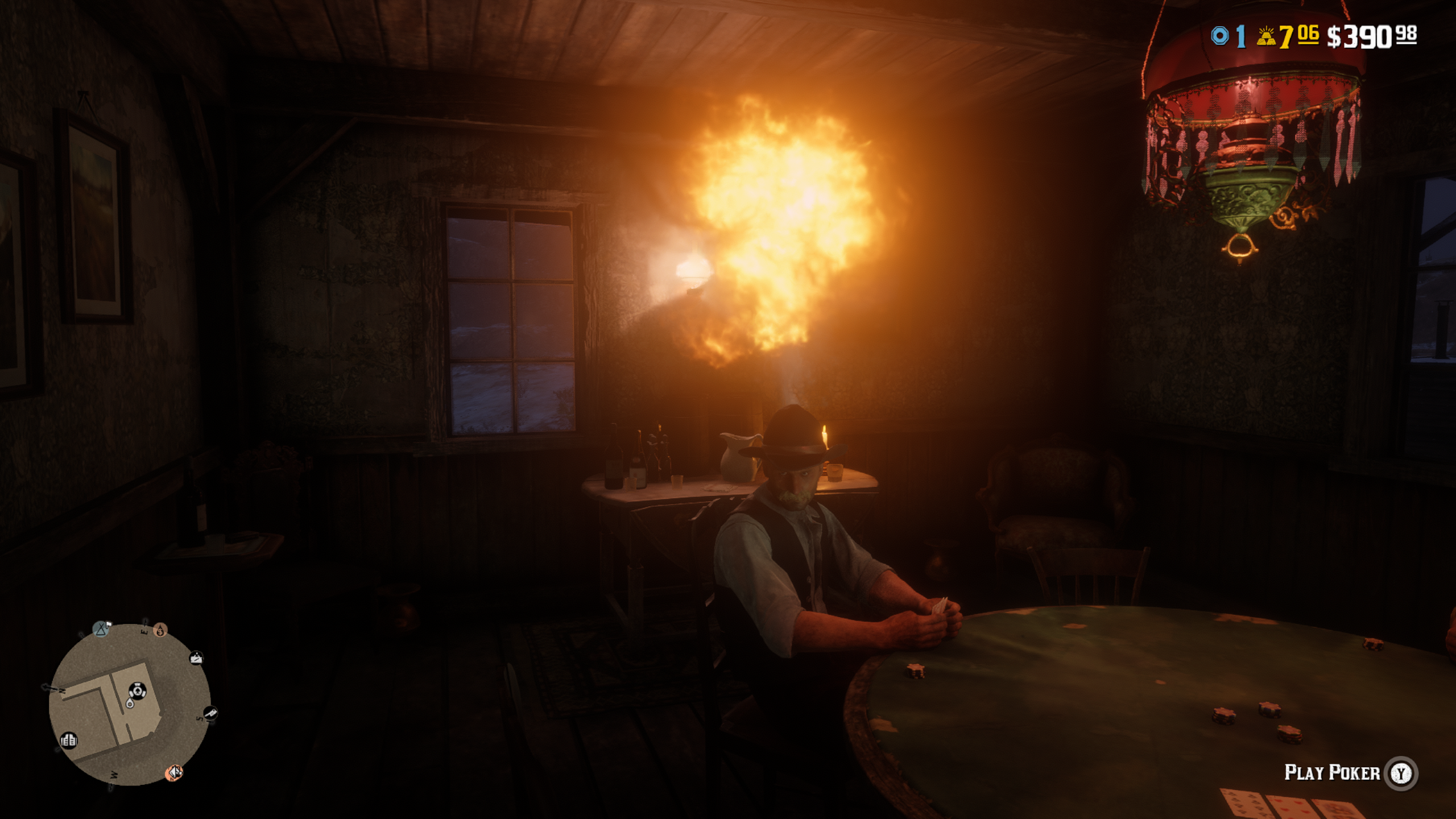The height and width of the screenshot is (819, 1456).
Task: Open the circular minimap
Action: coord(130,705)
